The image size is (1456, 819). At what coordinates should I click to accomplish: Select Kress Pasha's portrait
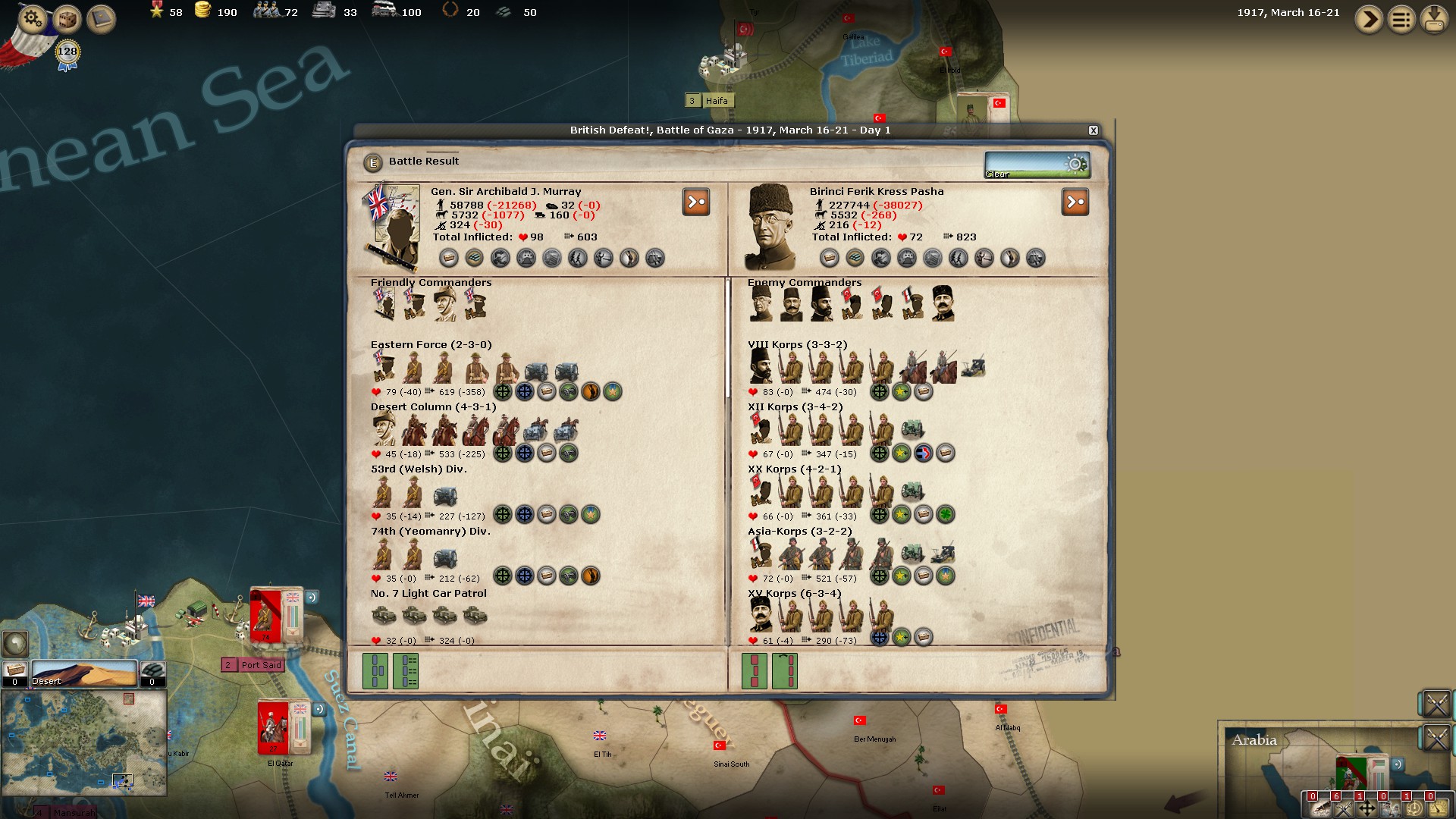click(x=770, y=227)
